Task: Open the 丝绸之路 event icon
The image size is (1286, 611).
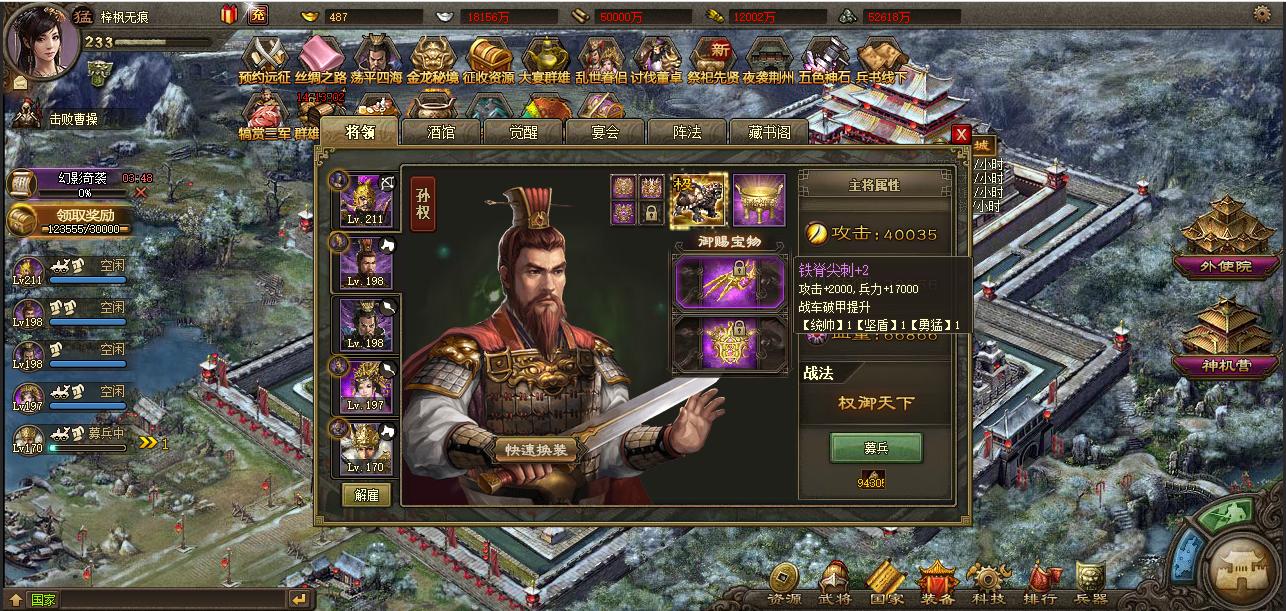Action: click(x=320, y=60)
